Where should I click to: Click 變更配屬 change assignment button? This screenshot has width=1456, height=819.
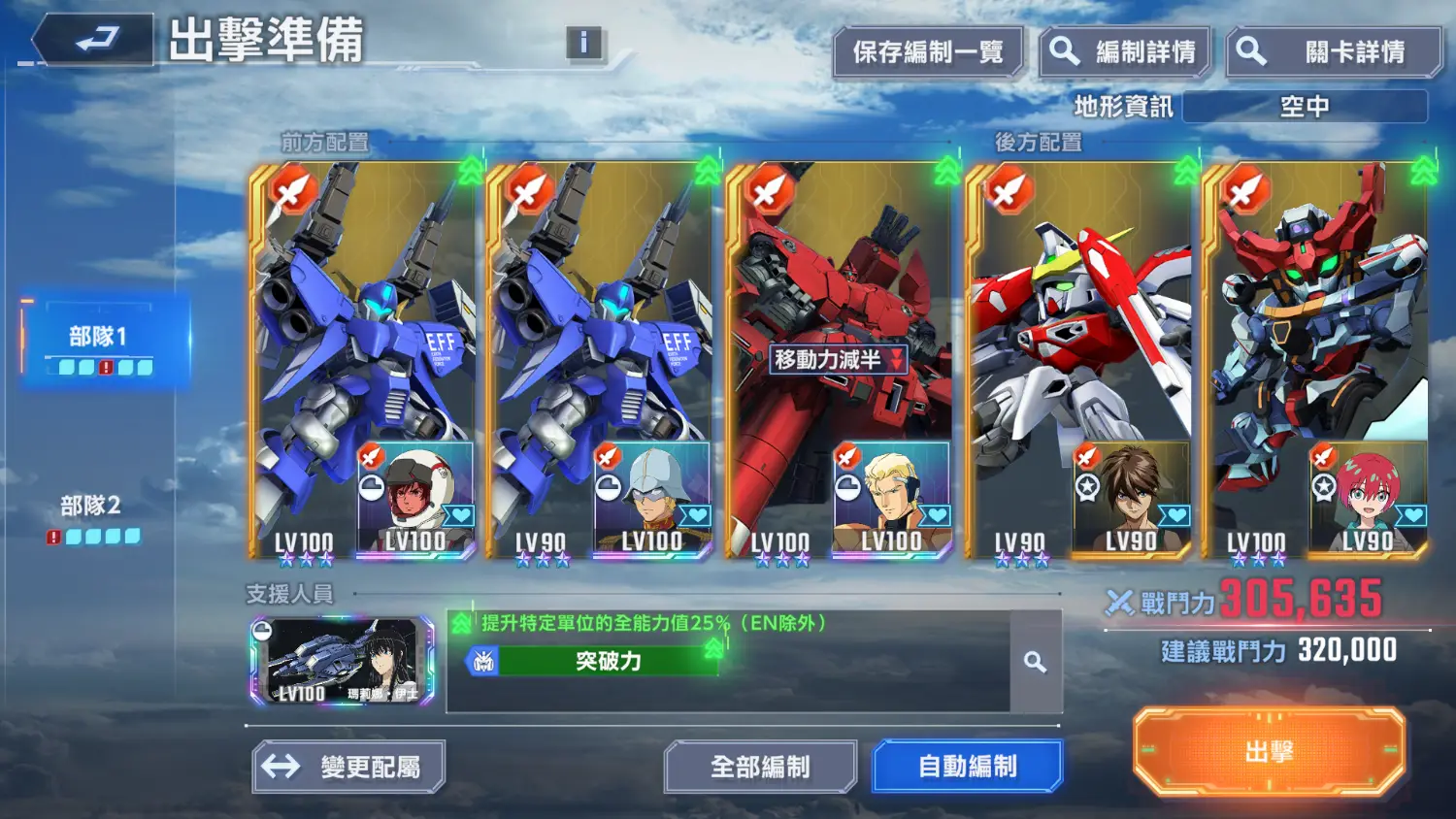(x=349, y=767)
